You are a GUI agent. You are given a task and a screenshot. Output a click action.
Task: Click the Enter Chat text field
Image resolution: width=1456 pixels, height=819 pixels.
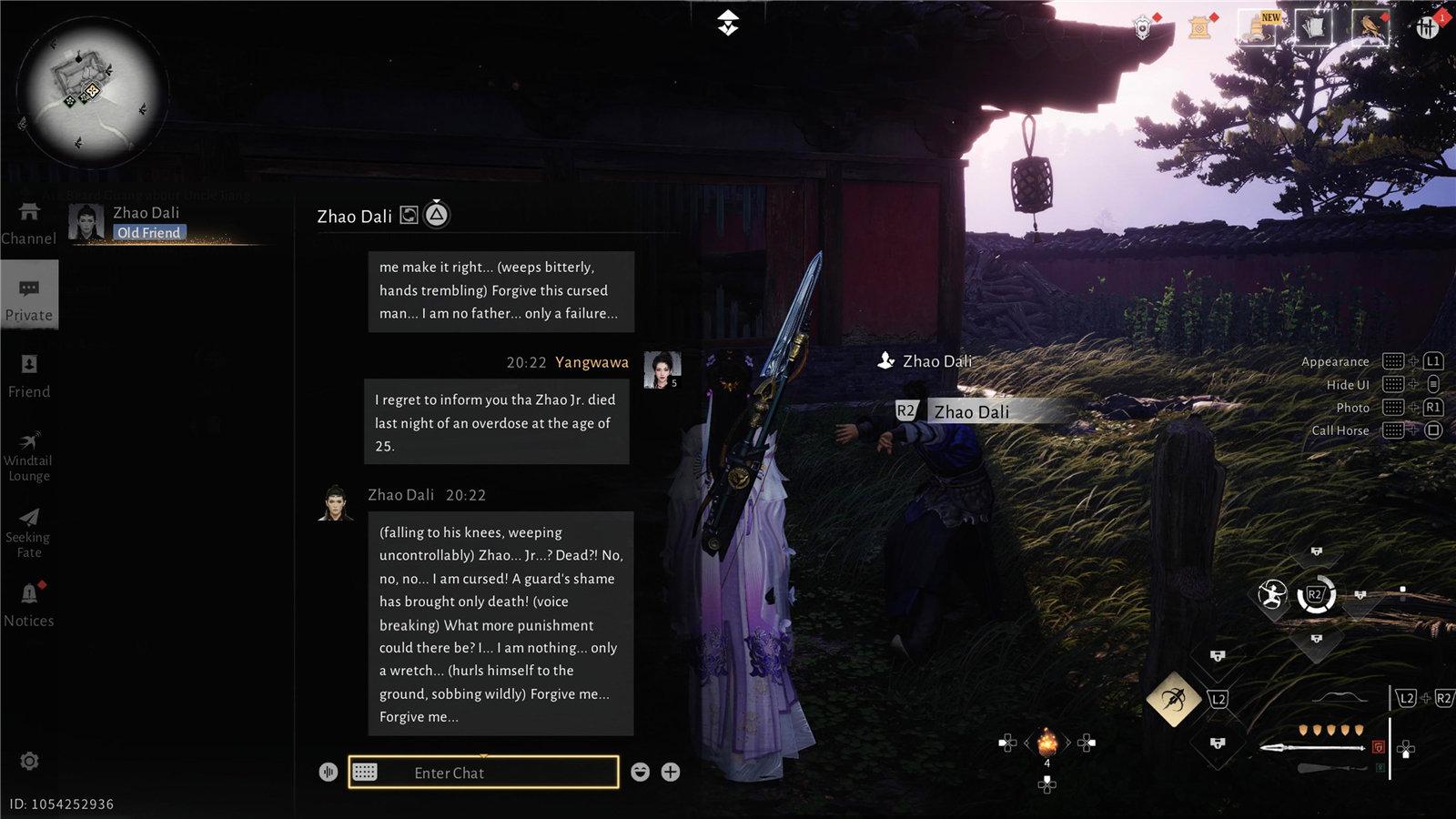(x=483, y=773)
